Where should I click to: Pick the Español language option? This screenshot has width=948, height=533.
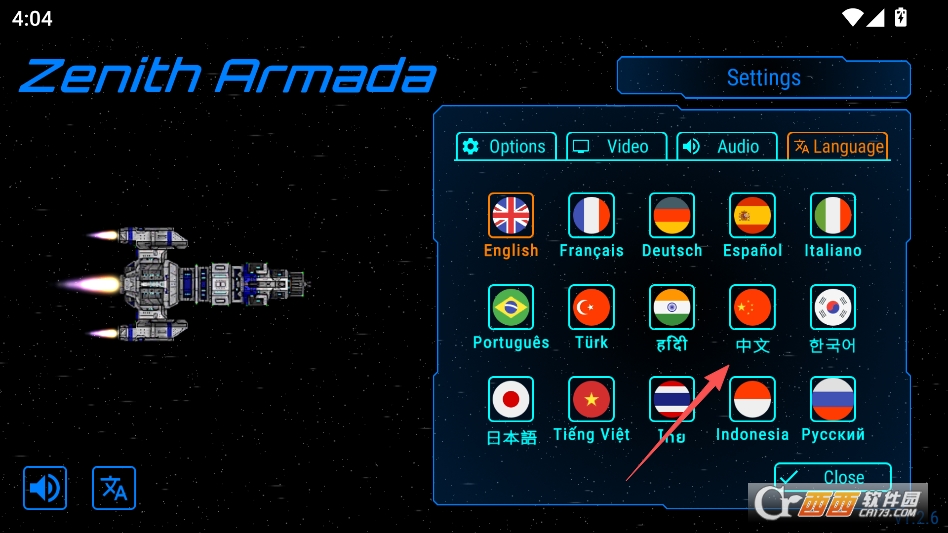(x=752, y=215)
